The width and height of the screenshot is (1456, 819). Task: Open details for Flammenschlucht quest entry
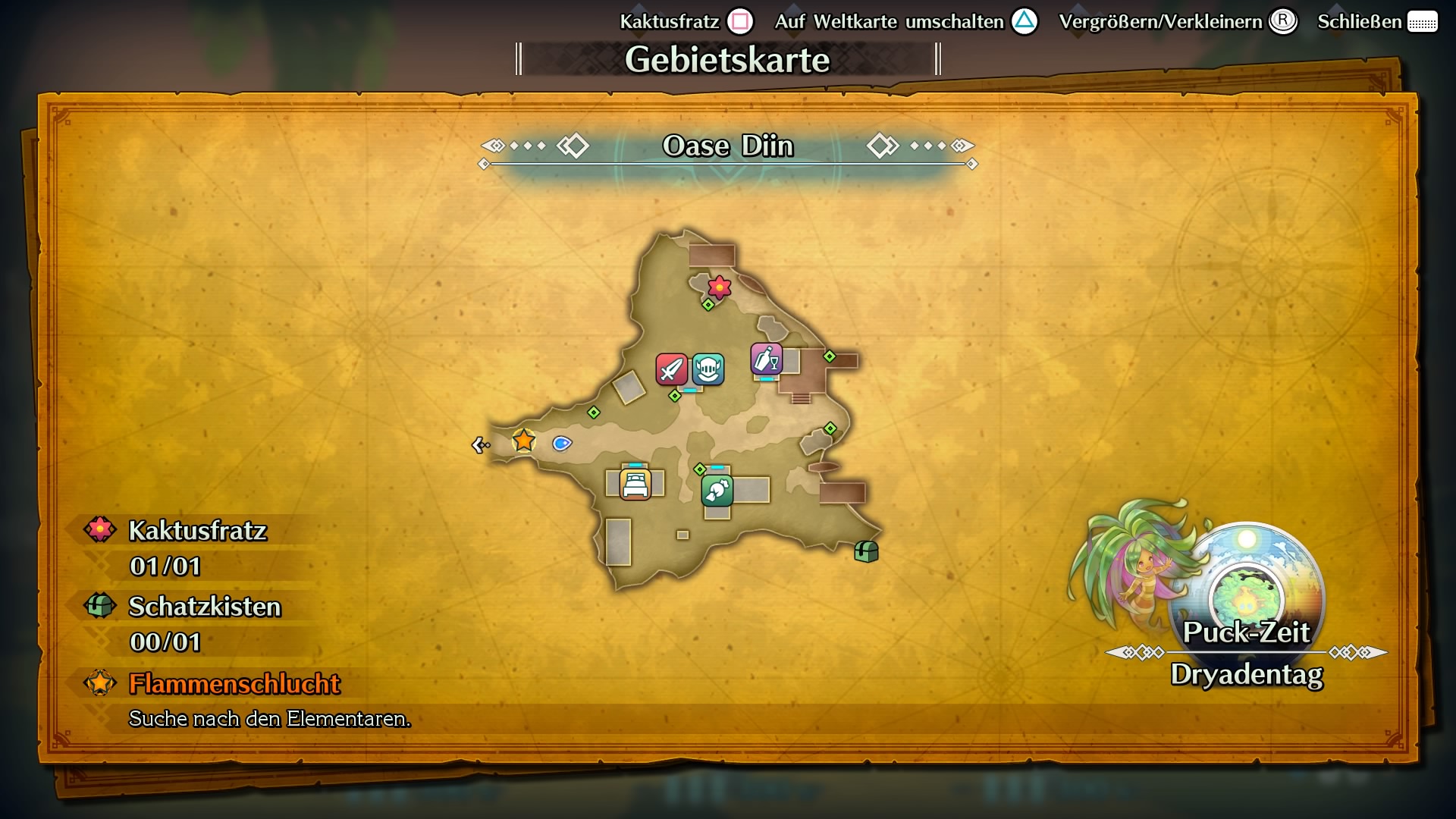(234, 682)
